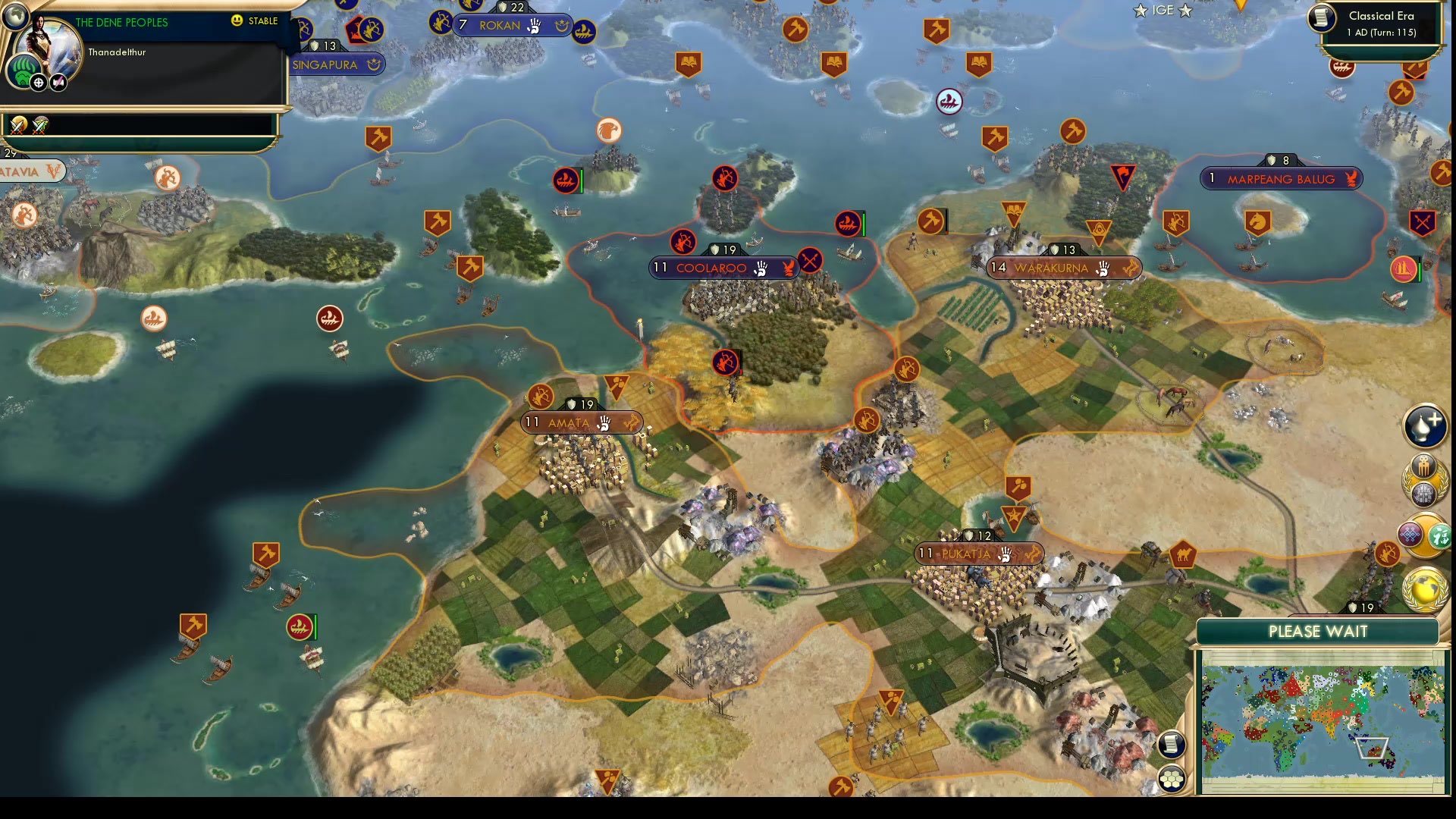Click THE DENE PEOPLES panel header
The image size is (1456, 819).
click(x=121, y=22)
